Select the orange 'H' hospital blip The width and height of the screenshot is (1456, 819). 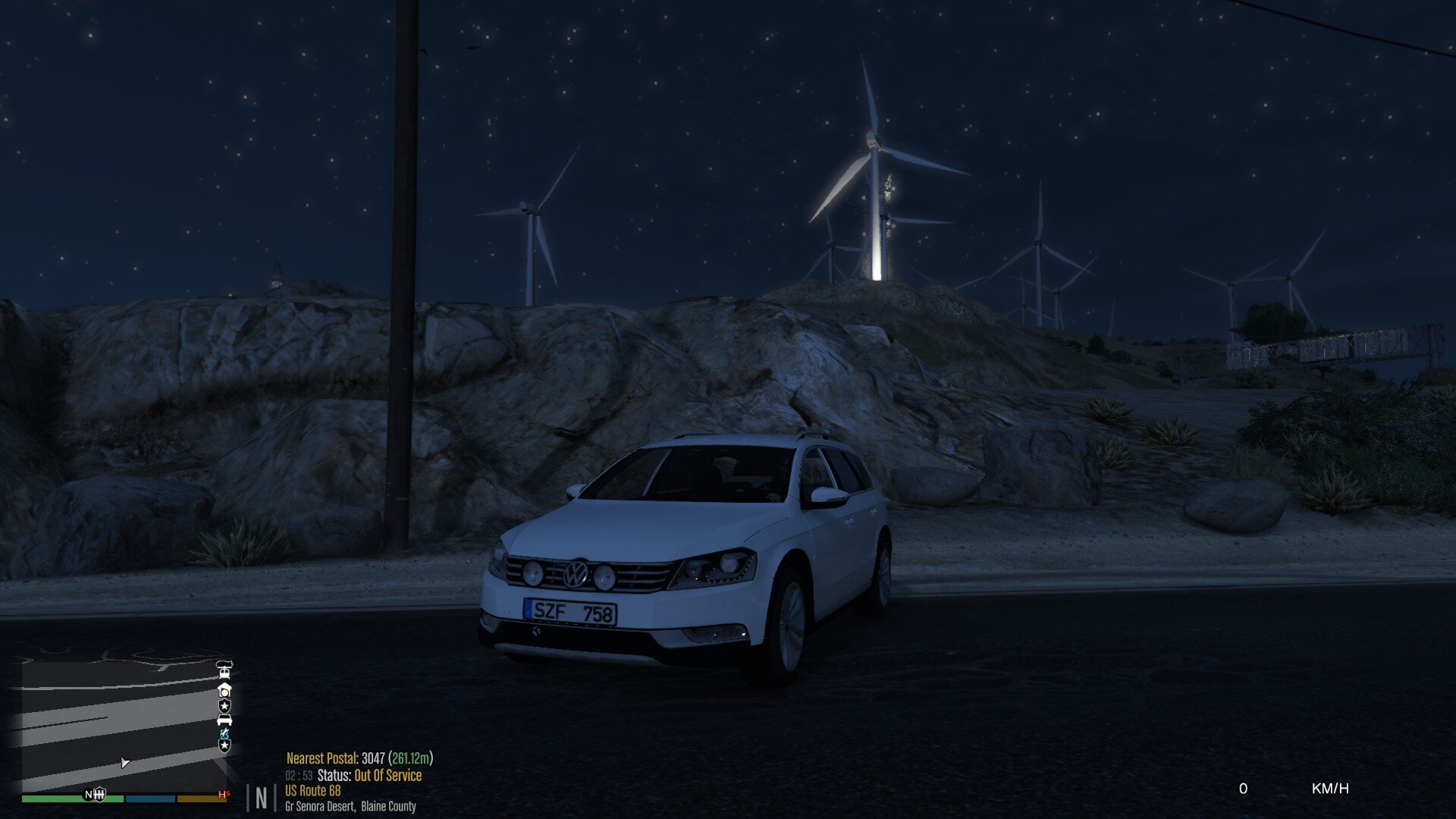222,795
